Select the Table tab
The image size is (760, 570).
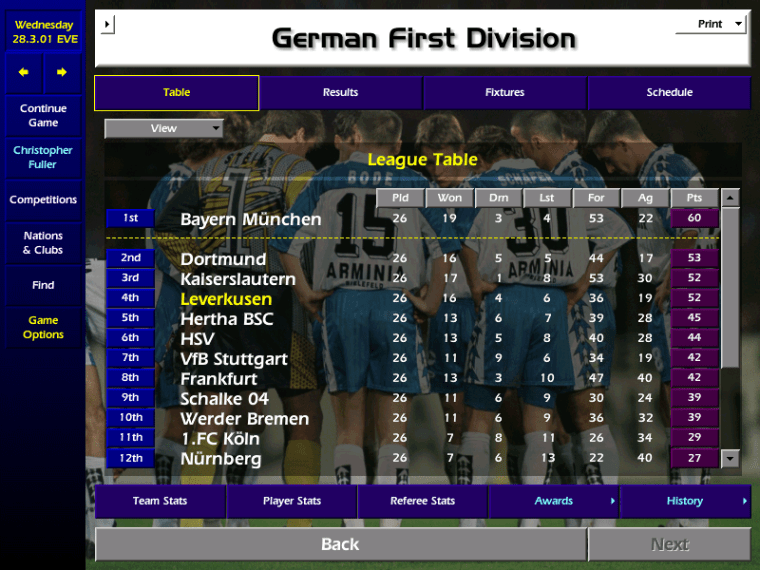click(x=176, y=93)
